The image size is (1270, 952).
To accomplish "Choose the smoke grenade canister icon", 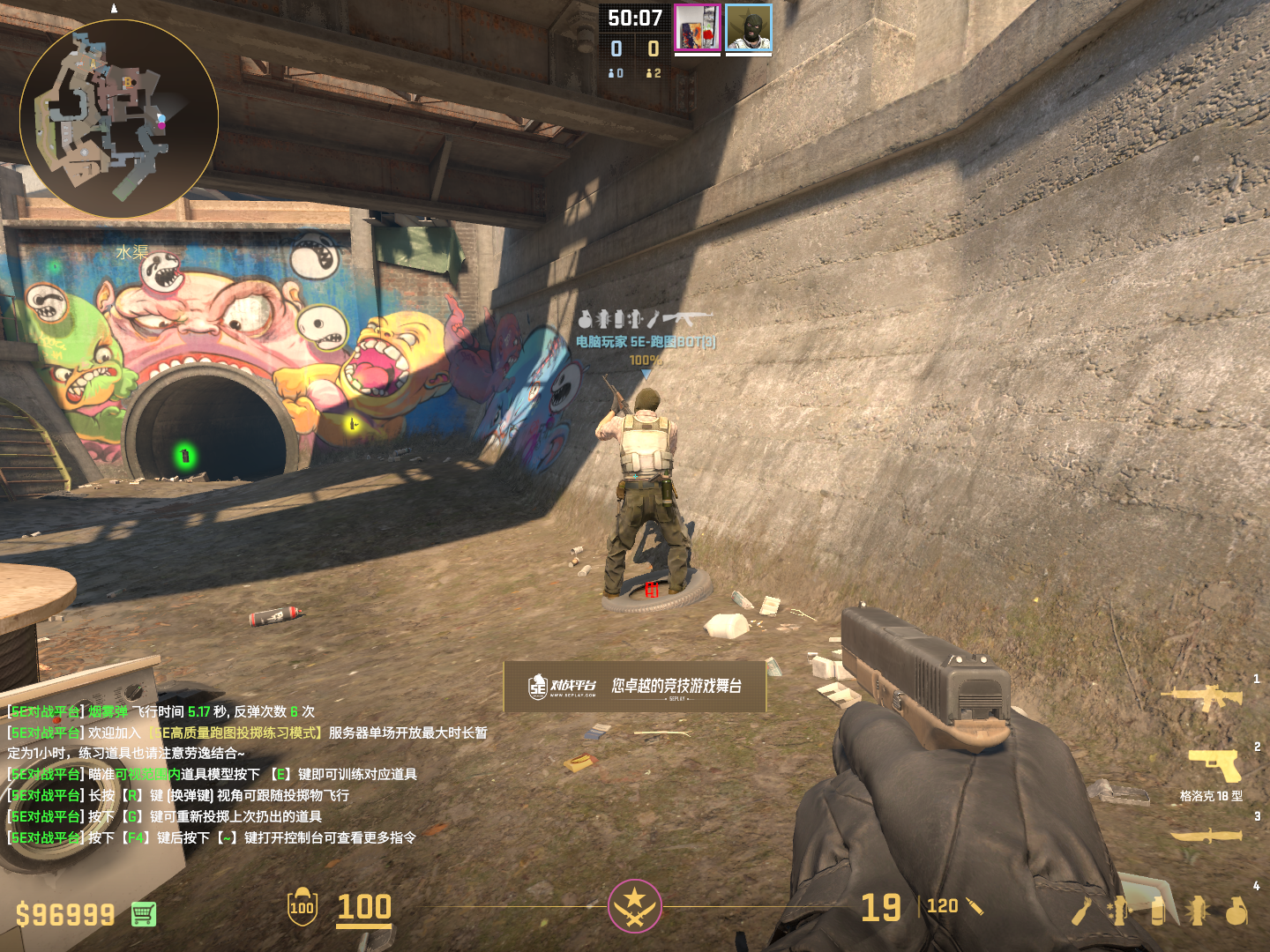I will coord(1158,911).
